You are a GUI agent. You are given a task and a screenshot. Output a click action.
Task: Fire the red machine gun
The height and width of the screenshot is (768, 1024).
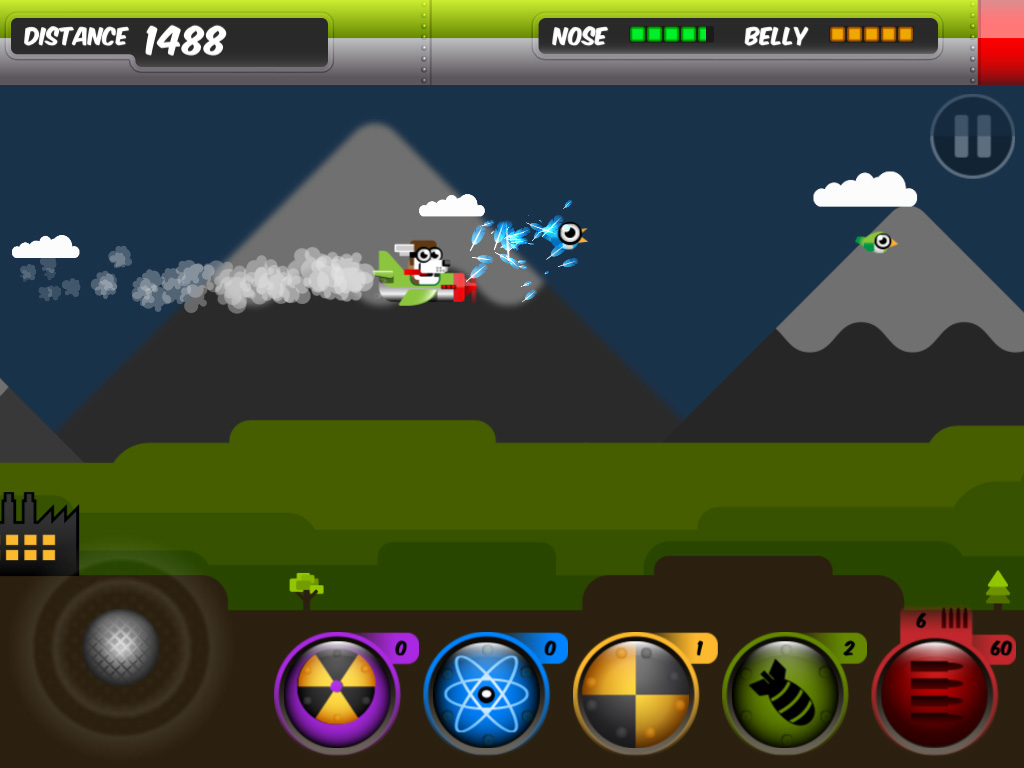934,694
